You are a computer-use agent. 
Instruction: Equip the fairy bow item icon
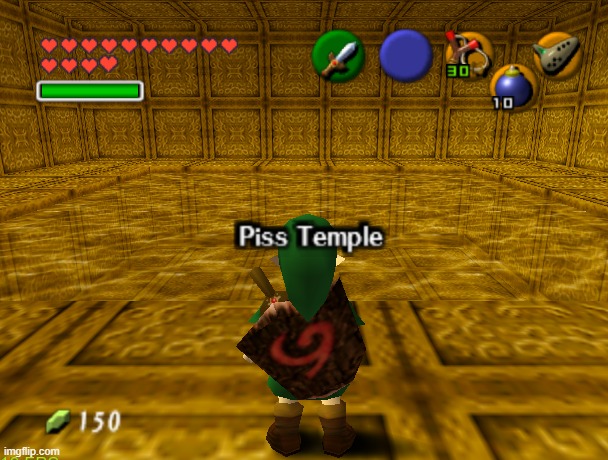point(469,54)
